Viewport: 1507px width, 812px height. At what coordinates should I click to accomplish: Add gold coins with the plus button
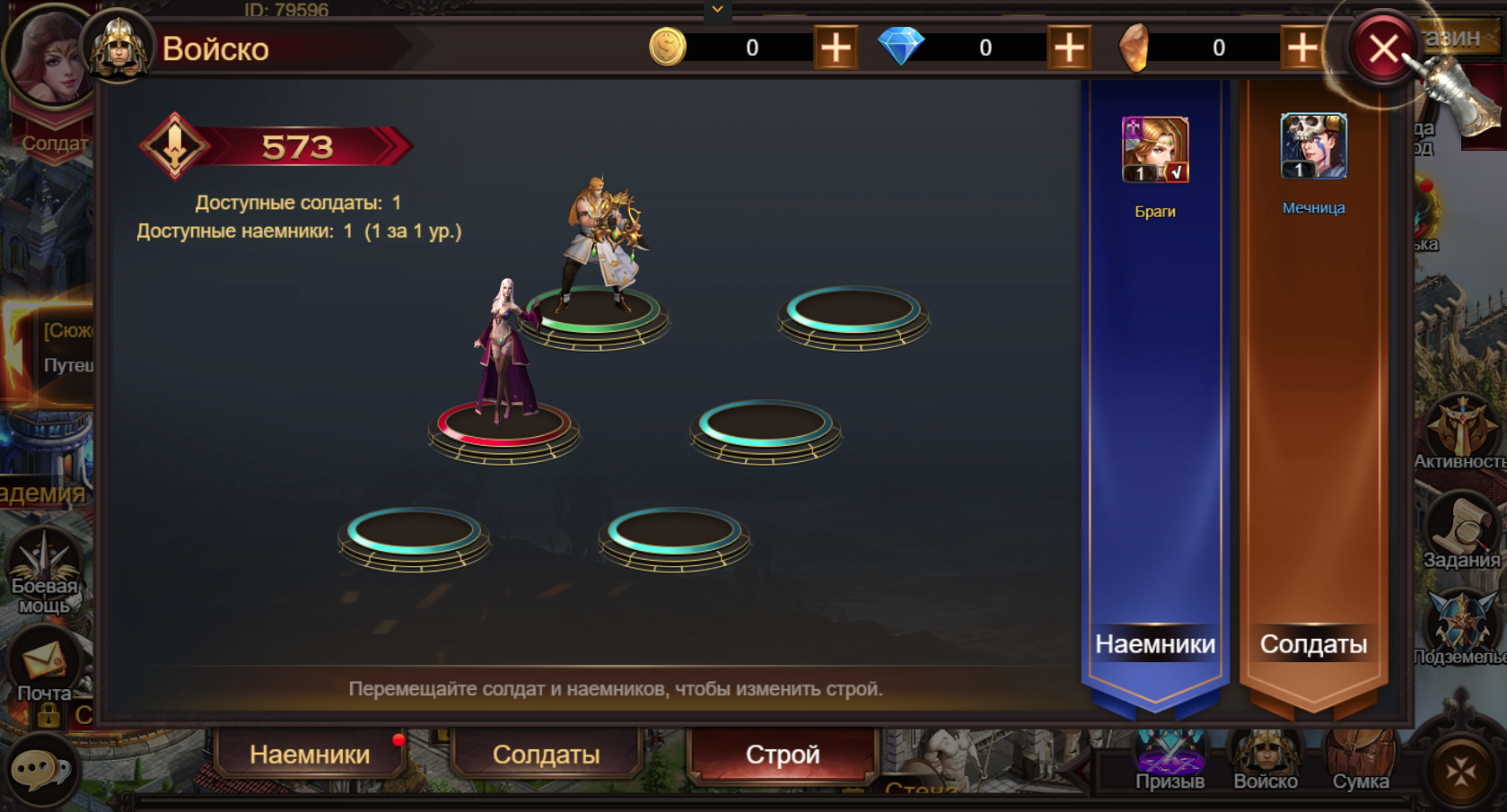pyautogui.click(x=835, y=48)
